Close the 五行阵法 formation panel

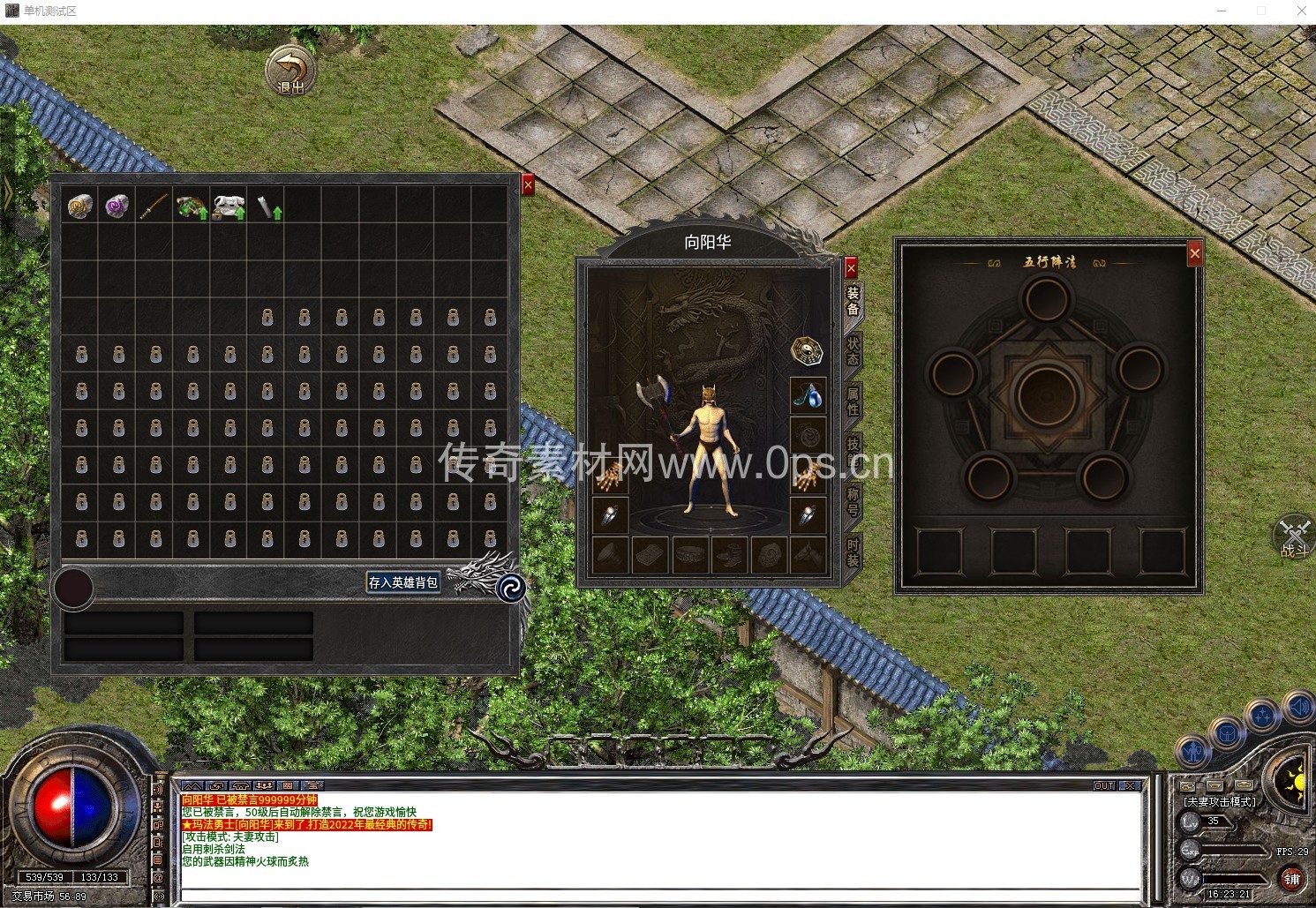[1194, 254]
